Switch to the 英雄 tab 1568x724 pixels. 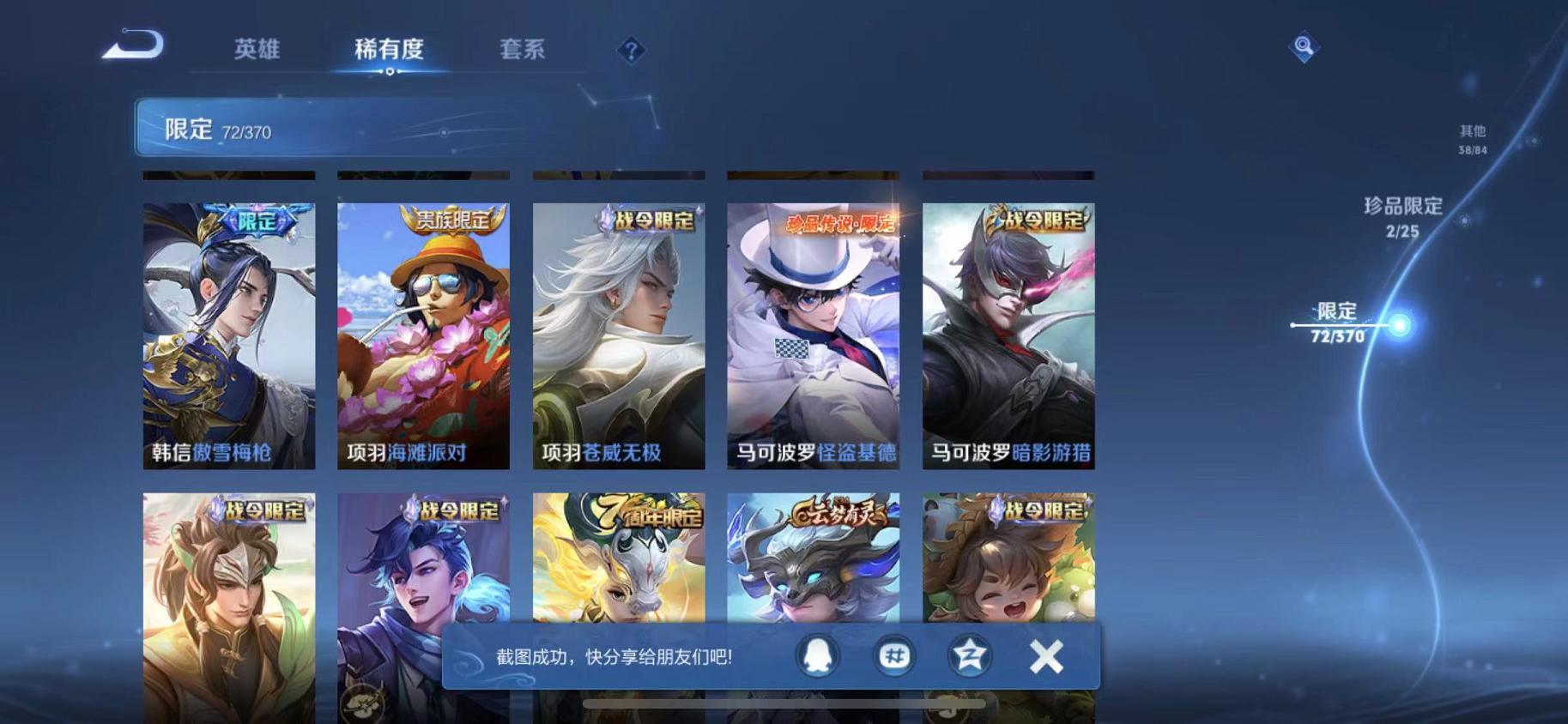click(x=258, y=50)
